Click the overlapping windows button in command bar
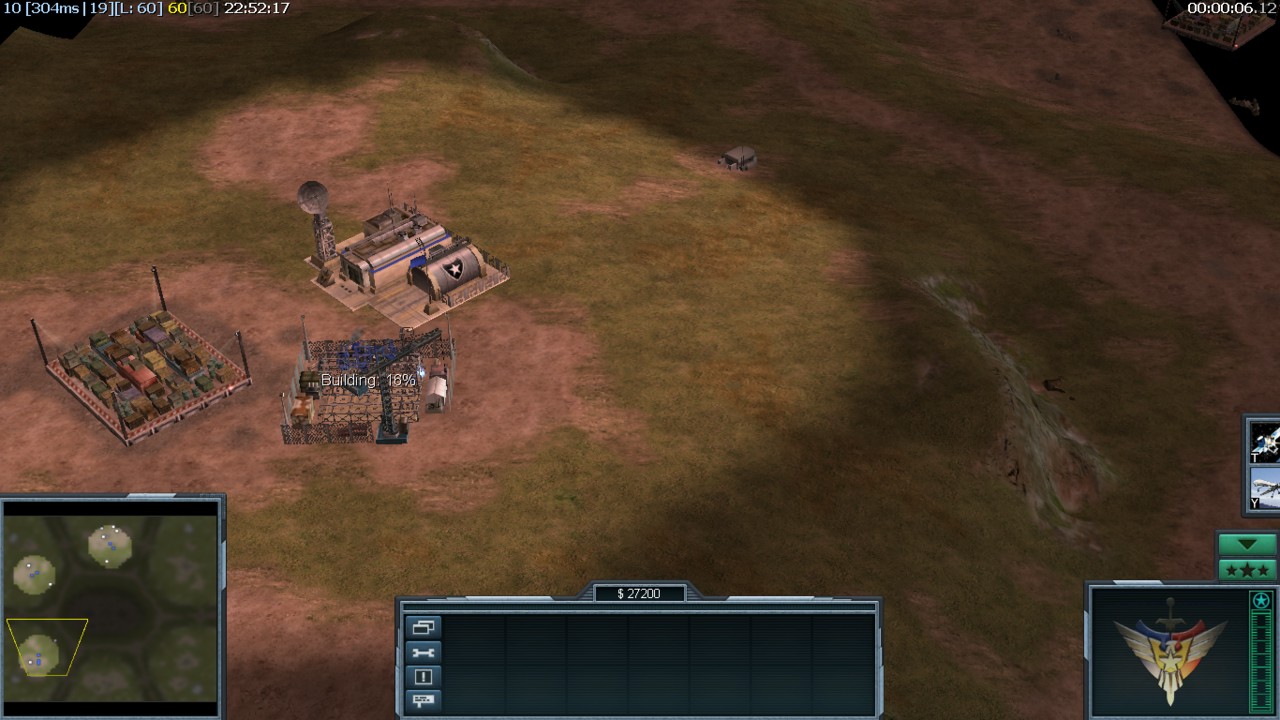The width and height of the screenshot is (1280, 720). click(423, 628)
